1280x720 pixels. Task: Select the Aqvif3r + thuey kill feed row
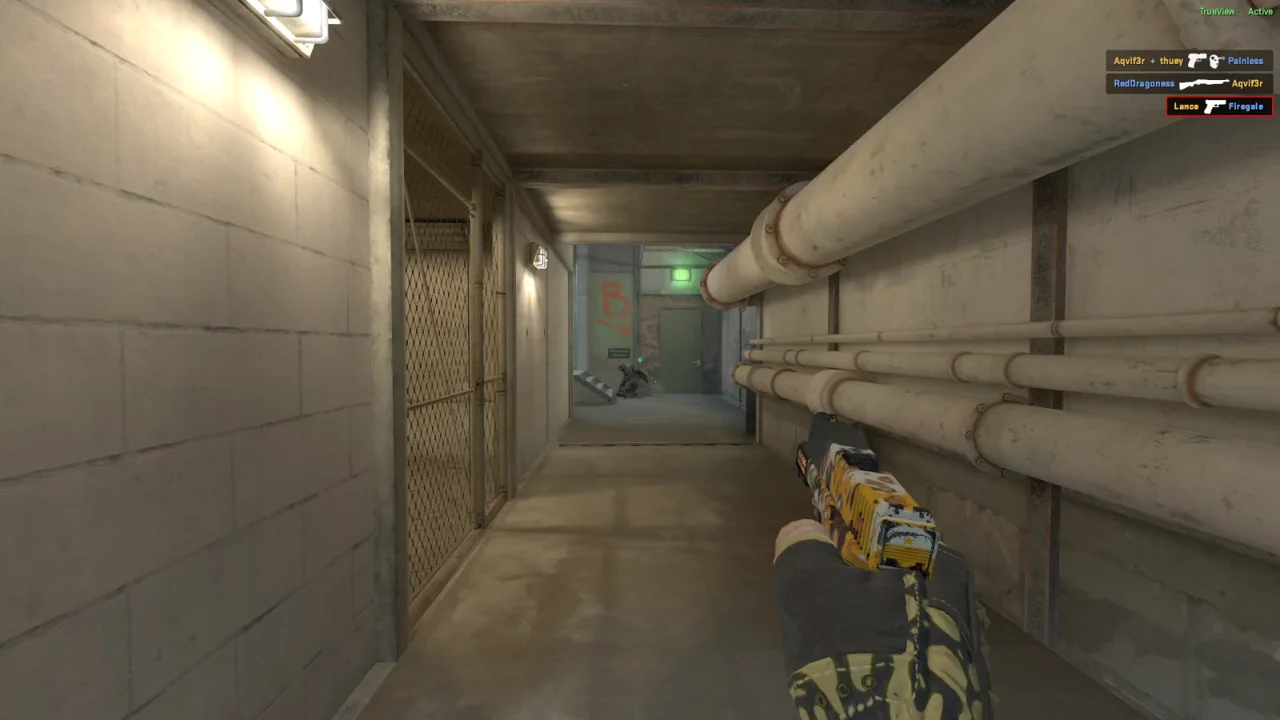point(1188,61)
